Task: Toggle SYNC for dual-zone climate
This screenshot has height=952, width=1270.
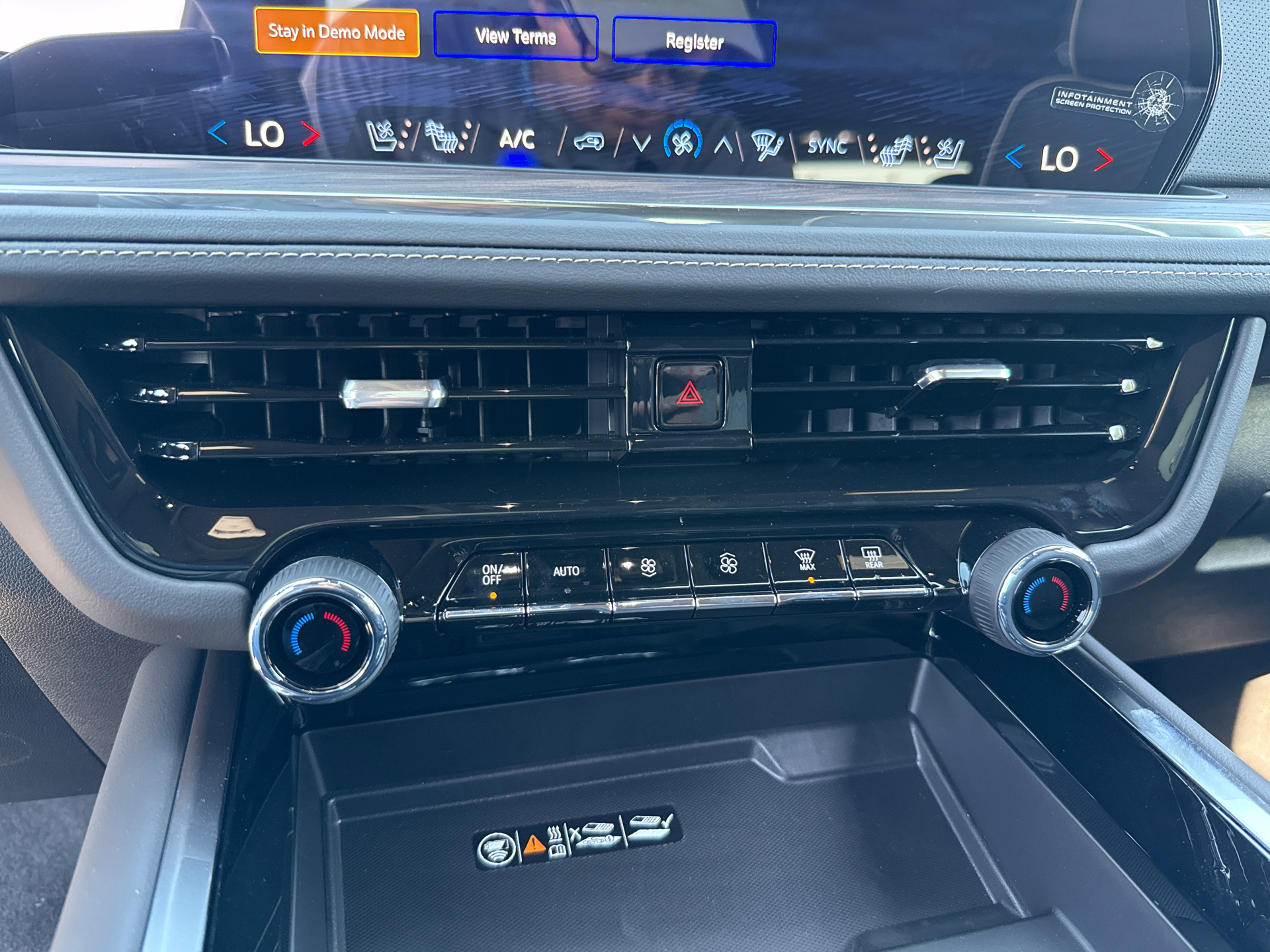Action: [828, 147]
